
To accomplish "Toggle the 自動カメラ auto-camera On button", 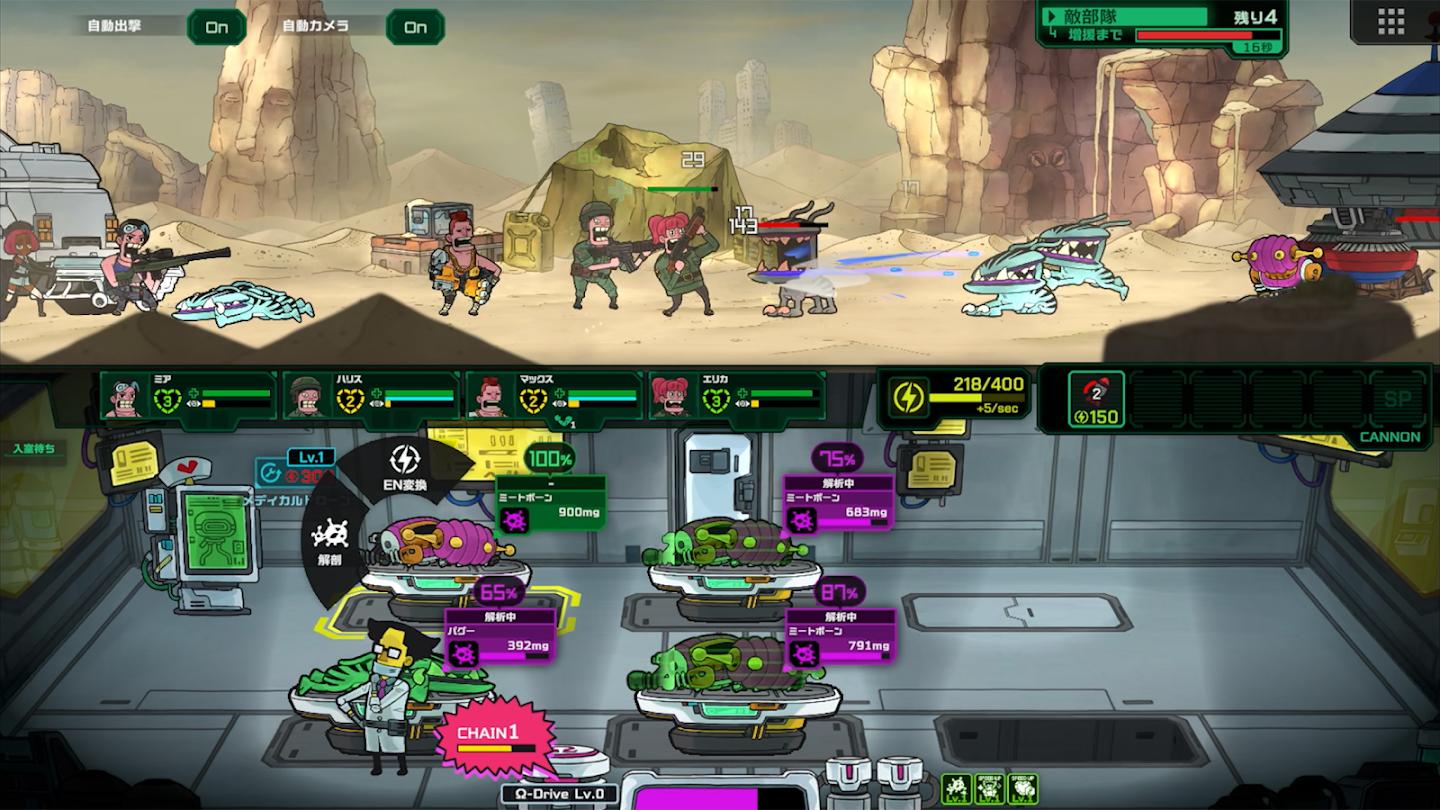I will (415, 27).
